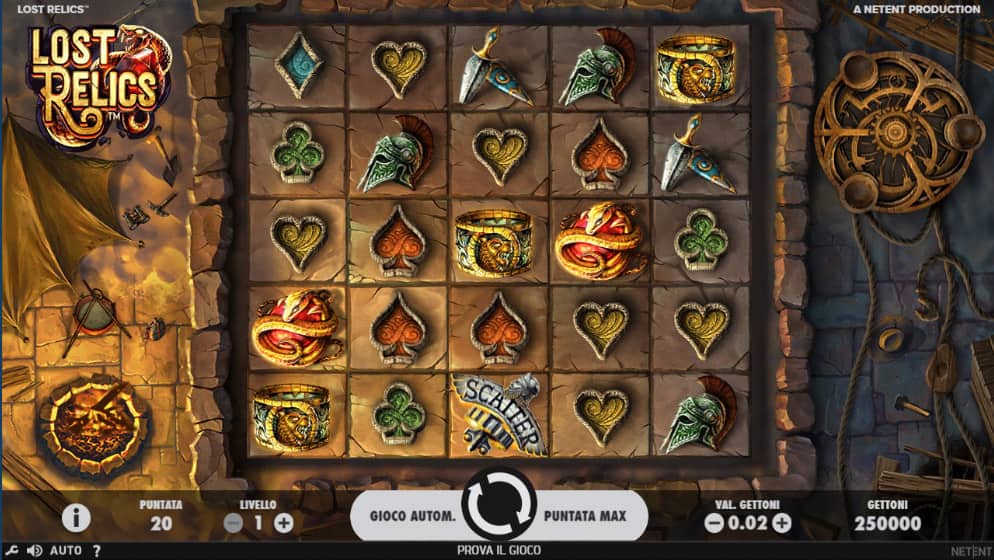Viewport: 994px width, 560px height.
Task: Raise the Val. Gettoni coin value
Action: tap(782, 522)
